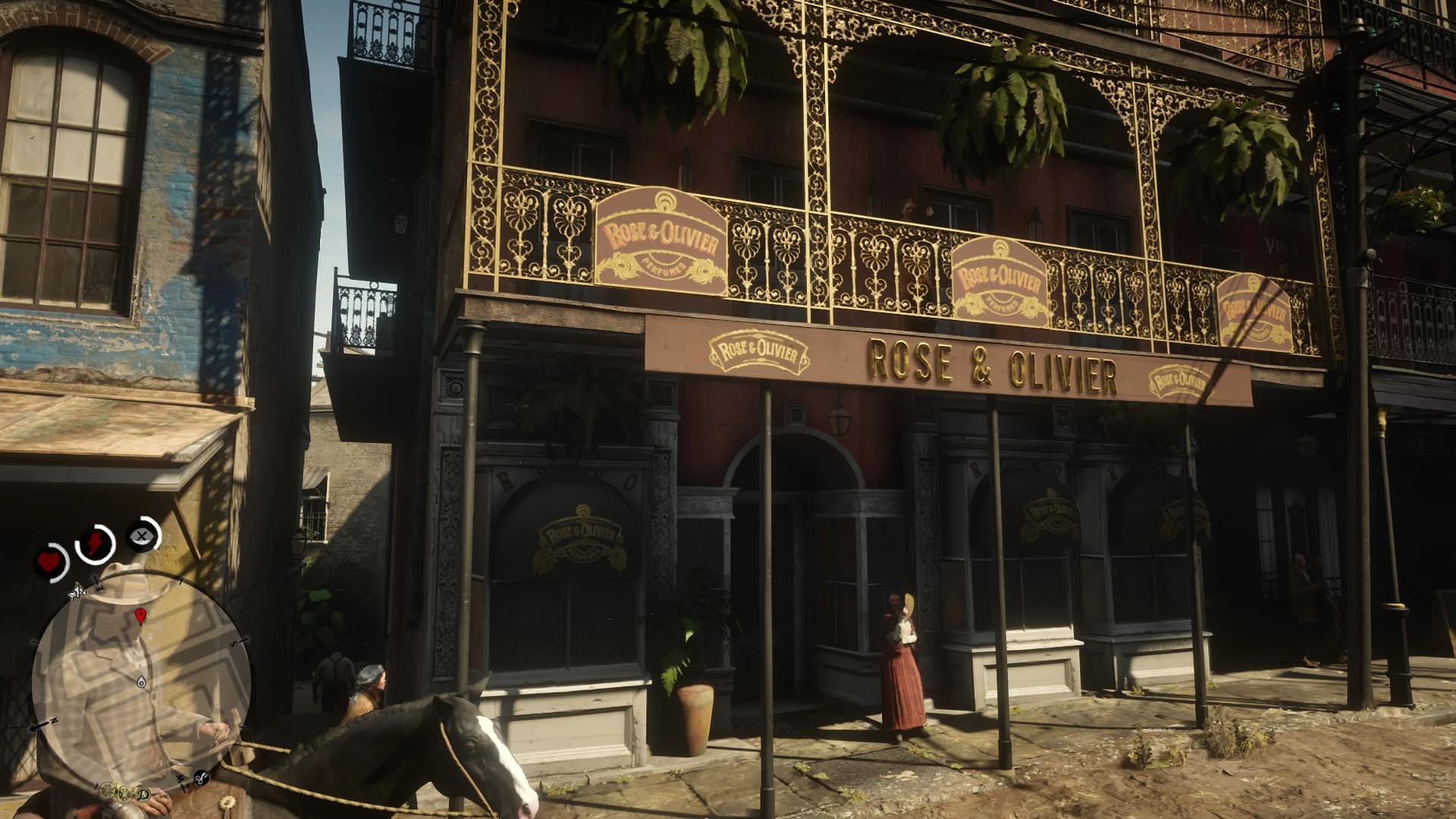Select the player position marker on minimap

141,682
